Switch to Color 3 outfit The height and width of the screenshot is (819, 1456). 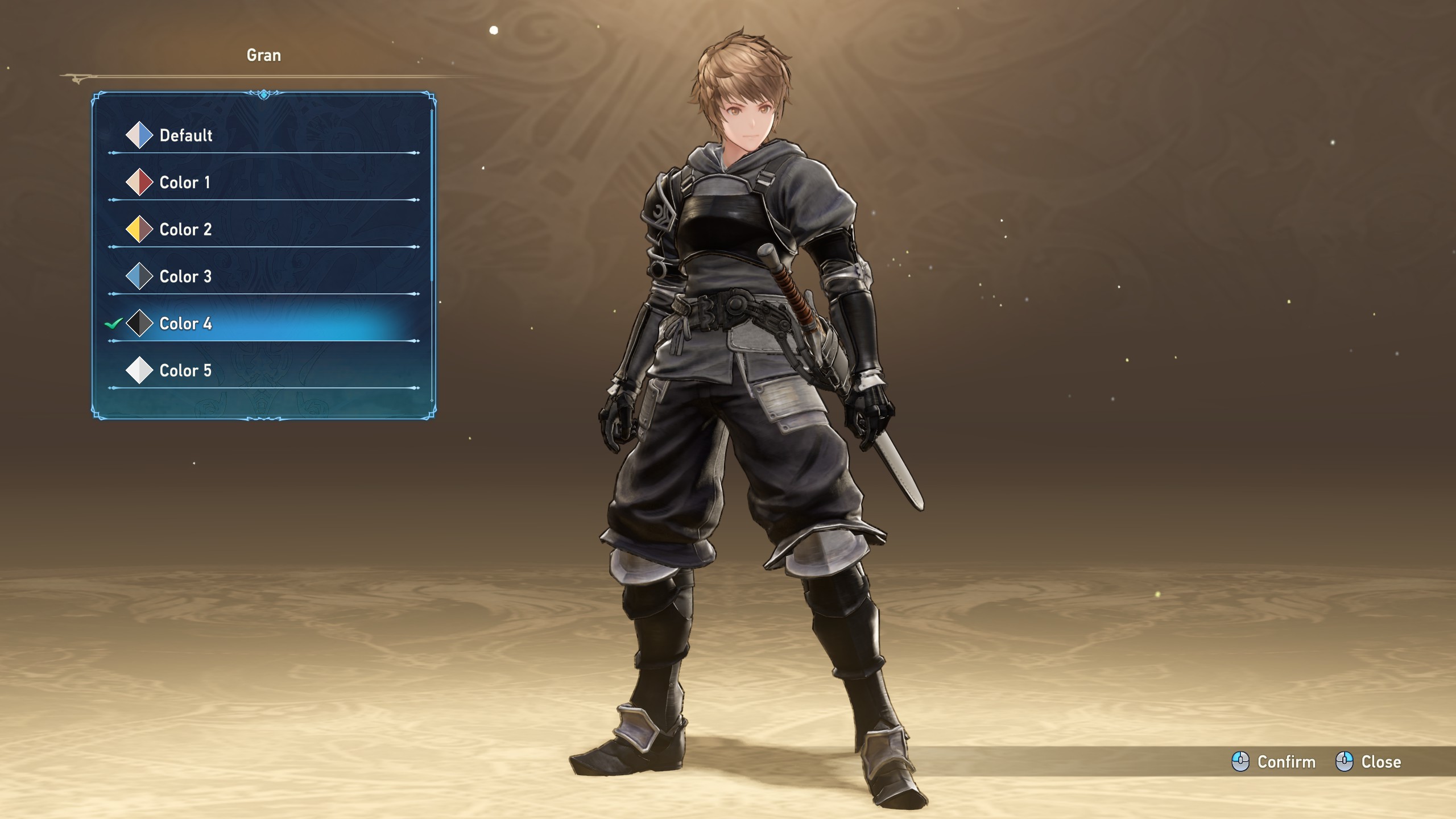click(x=185, y=277)
